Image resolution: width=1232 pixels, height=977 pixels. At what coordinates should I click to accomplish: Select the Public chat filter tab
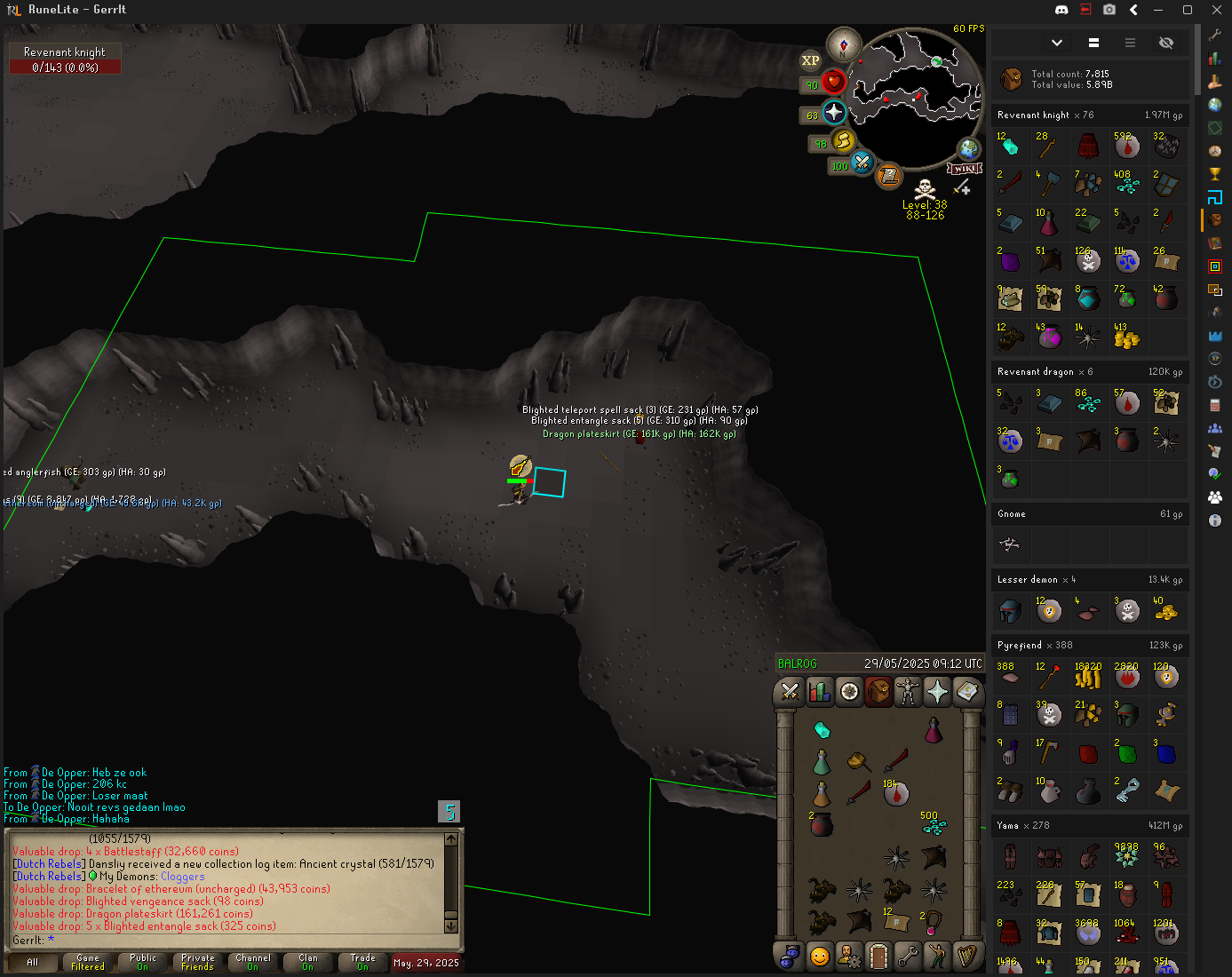[143, 962]
